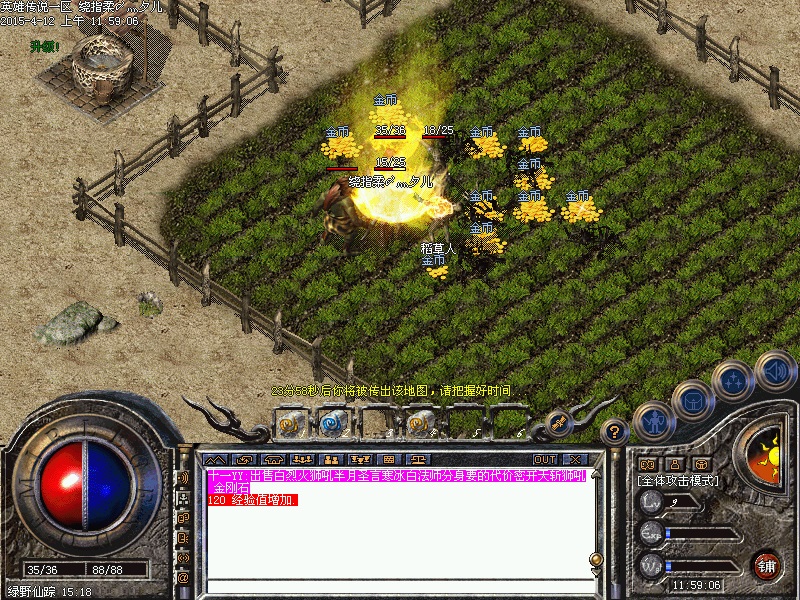This screenshot has width=800, height=600.
Task: Use the scroll in belt slot 1
Action: pyautogui.click(x=291, y=424)
